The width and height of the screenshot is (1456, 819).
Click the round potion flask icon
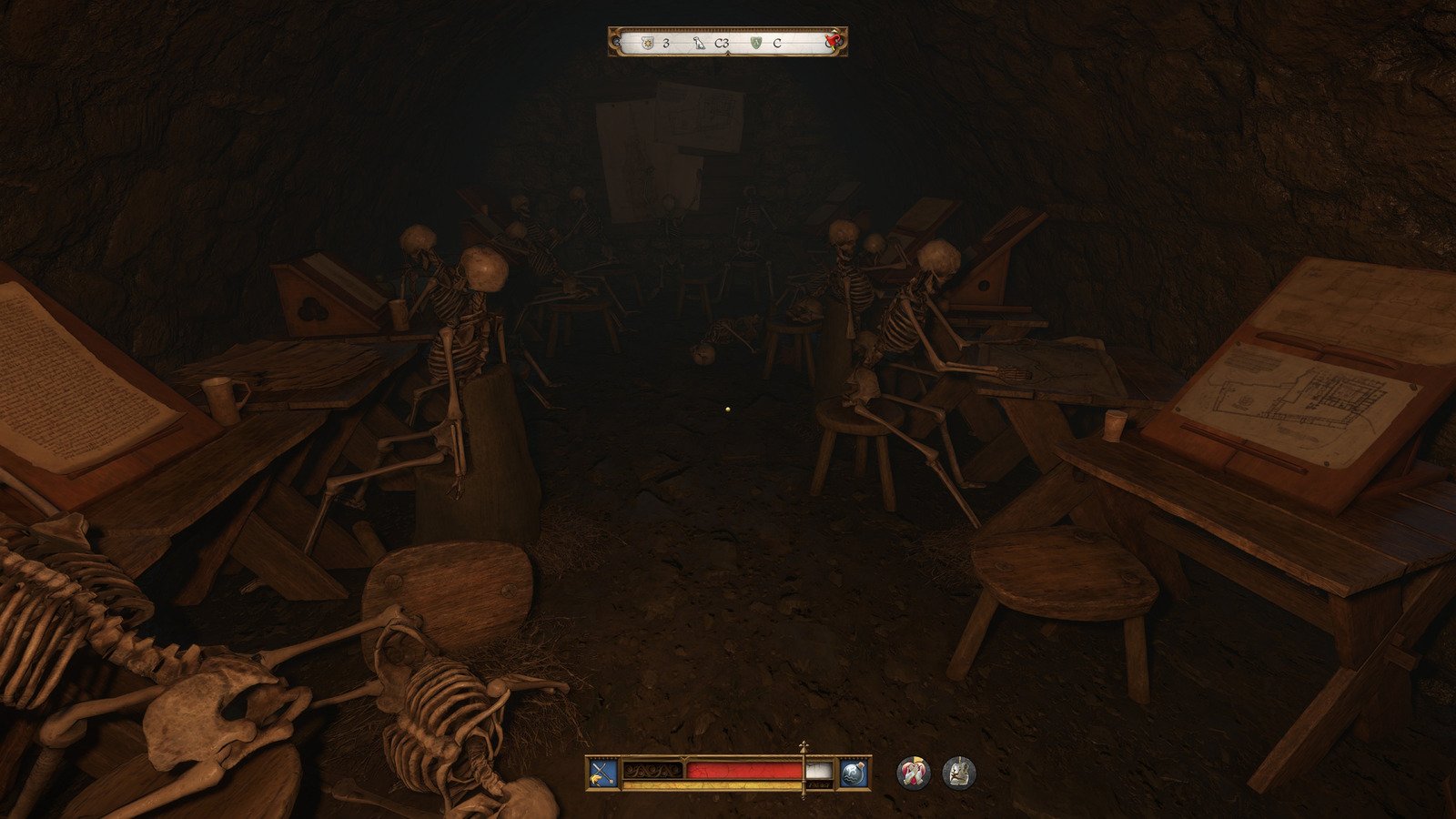coord(853,773)
